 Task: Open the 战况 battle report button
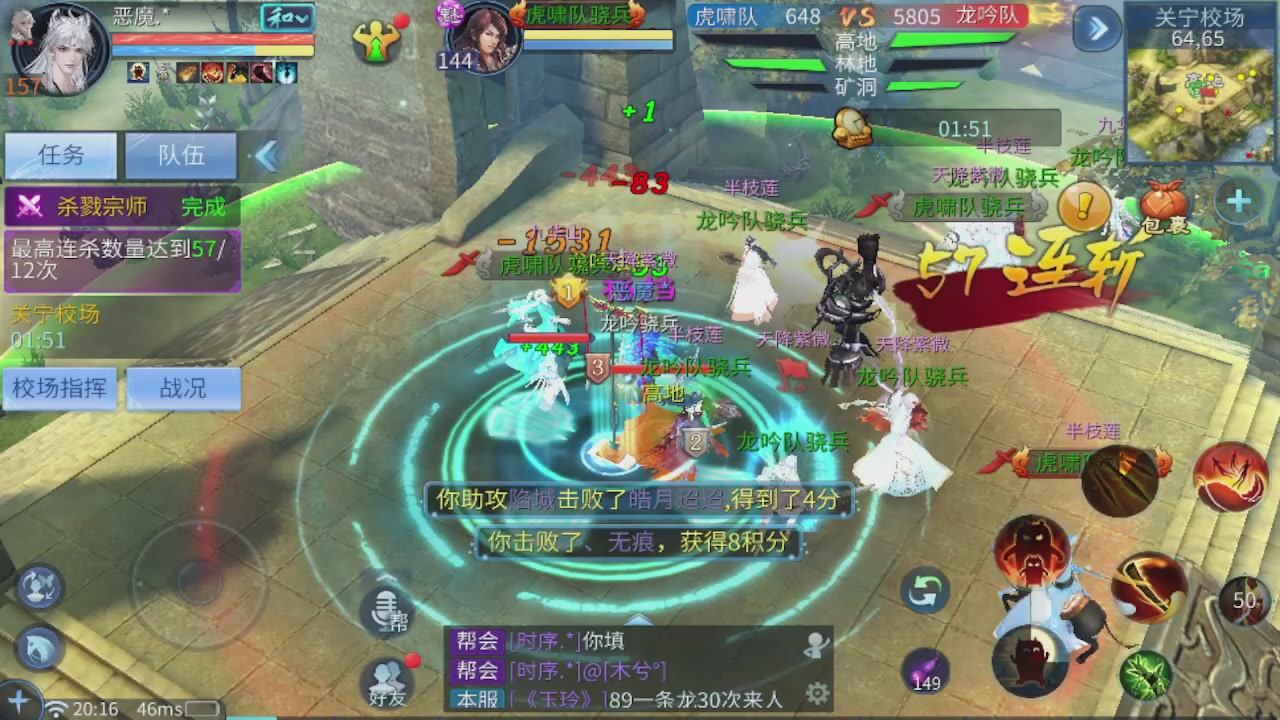(183, 389)
